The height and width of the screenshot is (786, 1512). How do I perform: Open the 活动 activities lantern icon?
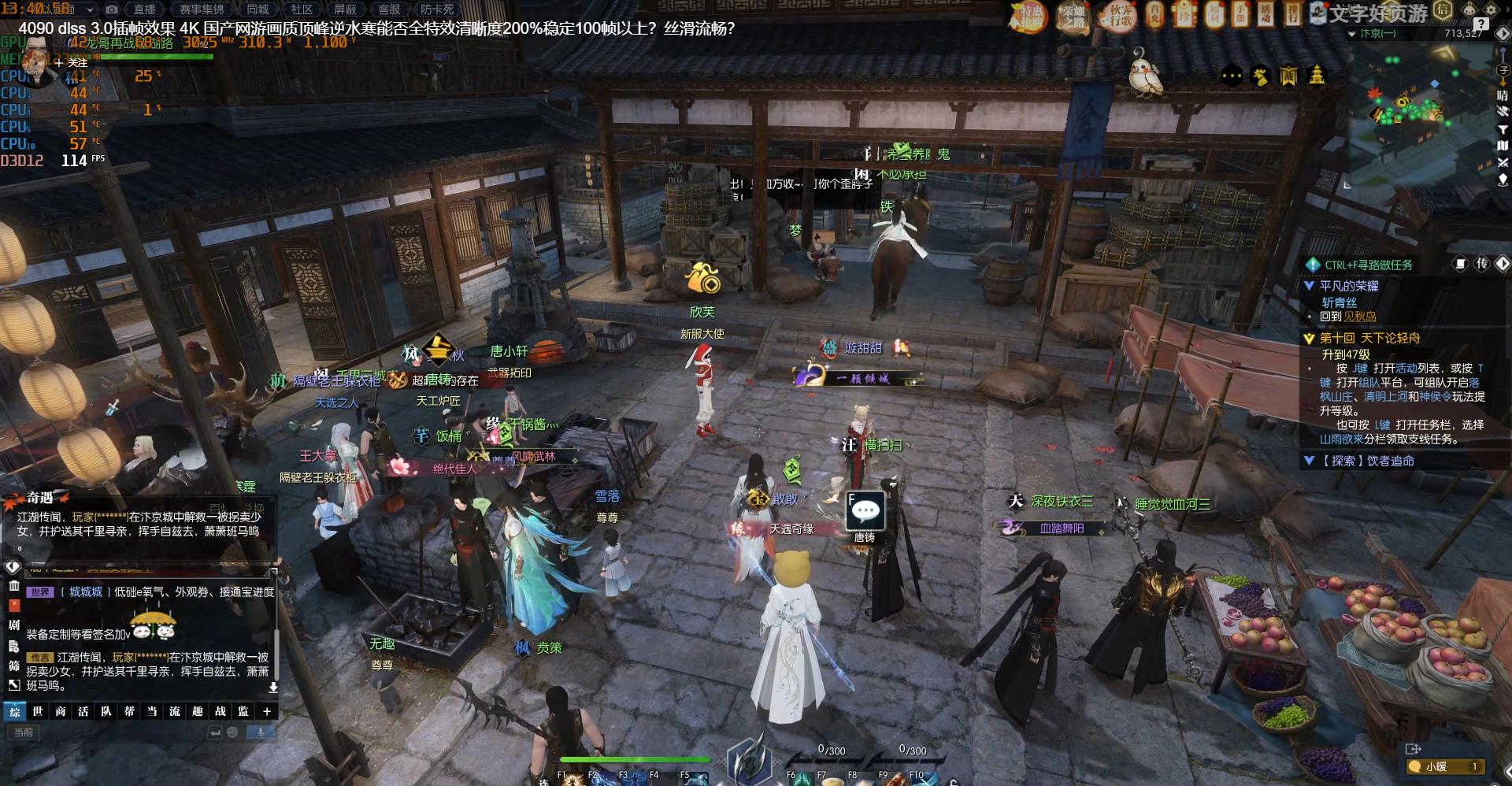(1265, 14)
